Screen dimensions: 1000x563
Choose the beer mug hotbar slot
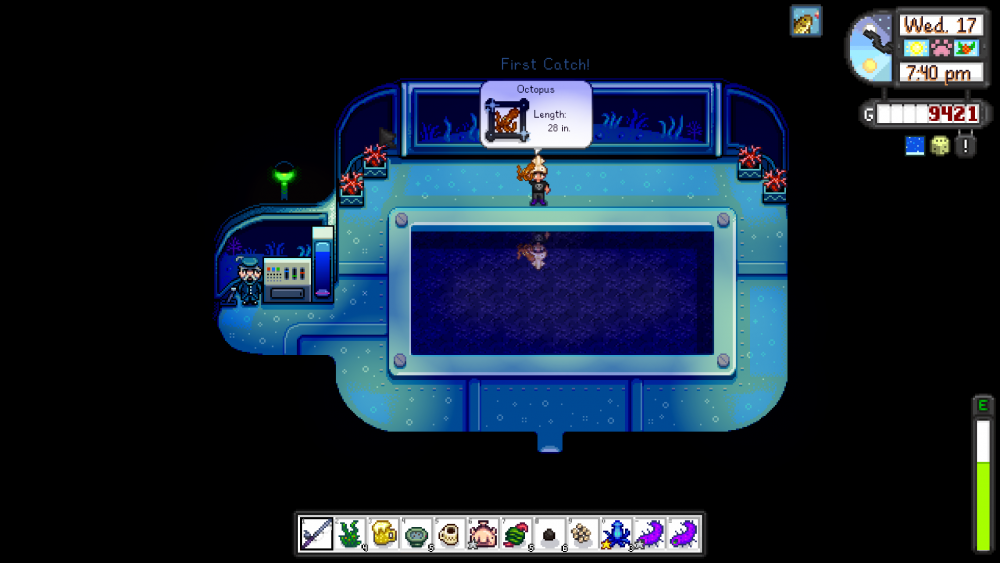(x=384, y=533)
